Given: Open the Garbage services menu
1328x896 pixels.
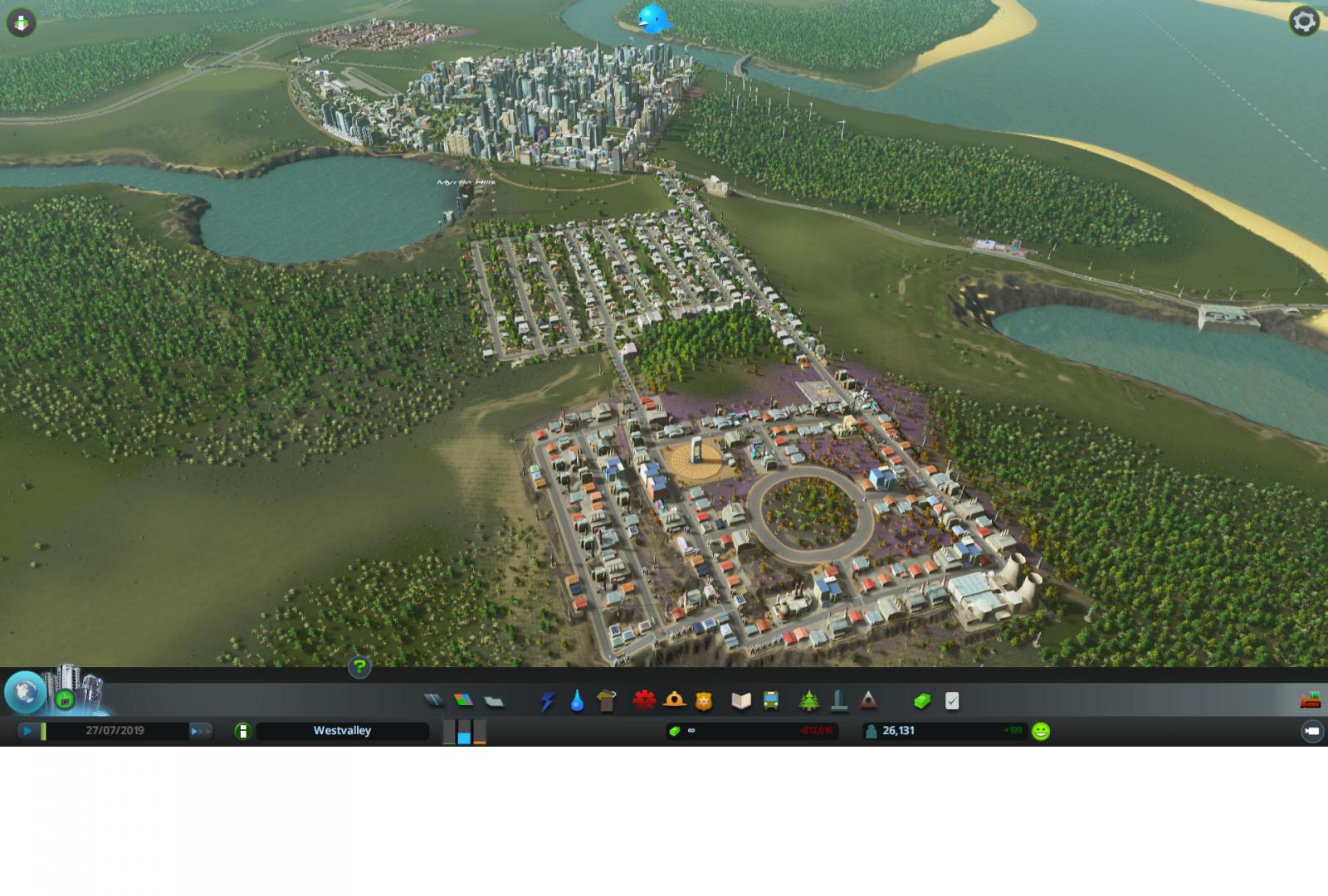Looking at the screenshot, I should 607,701.
